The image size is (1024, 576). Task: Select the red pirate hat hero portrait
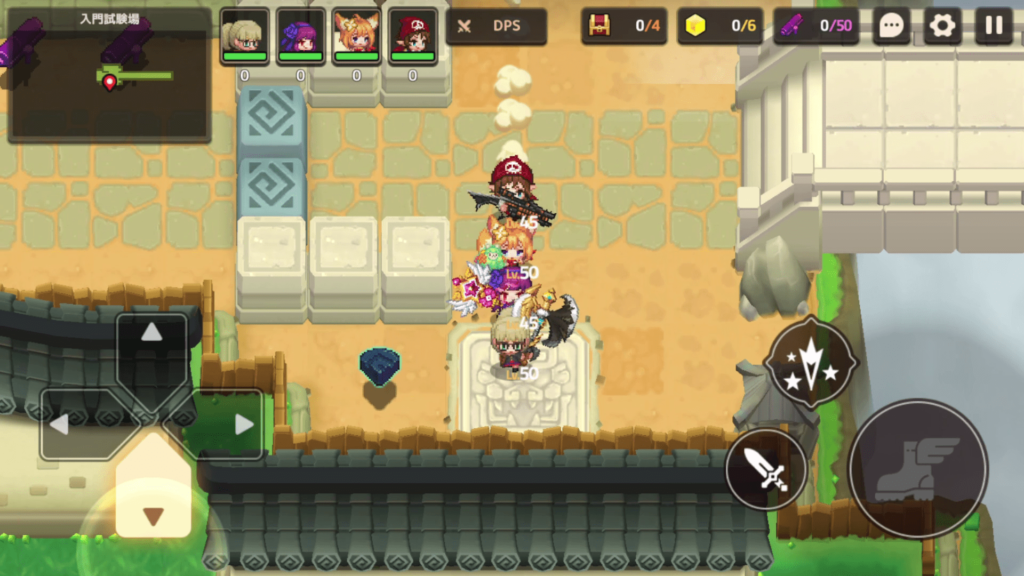pyautogui.click(x=412, y=35)
